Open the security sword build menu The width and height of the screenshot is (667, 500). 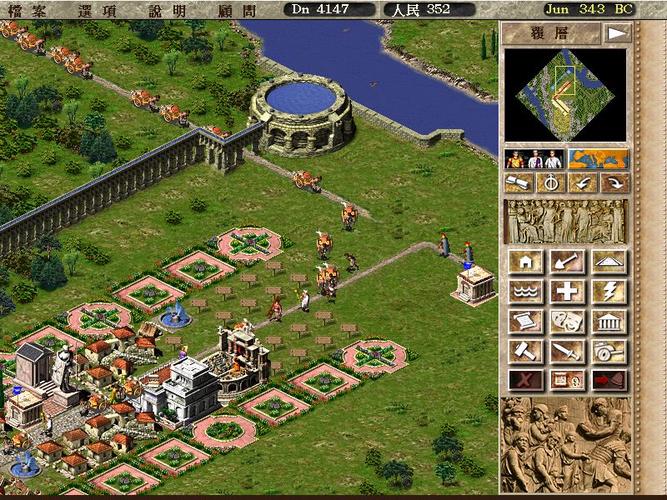tap(566, 352)
